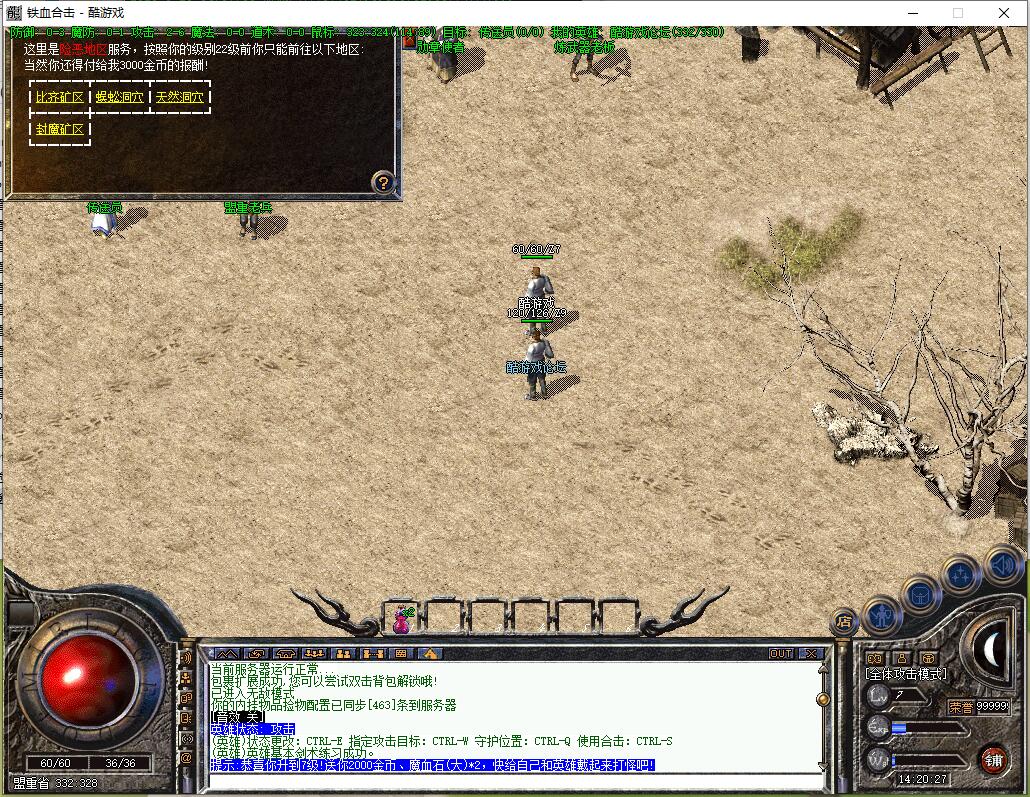
Task: Click the OUT button on chat bar
Action: coord(781,654)
